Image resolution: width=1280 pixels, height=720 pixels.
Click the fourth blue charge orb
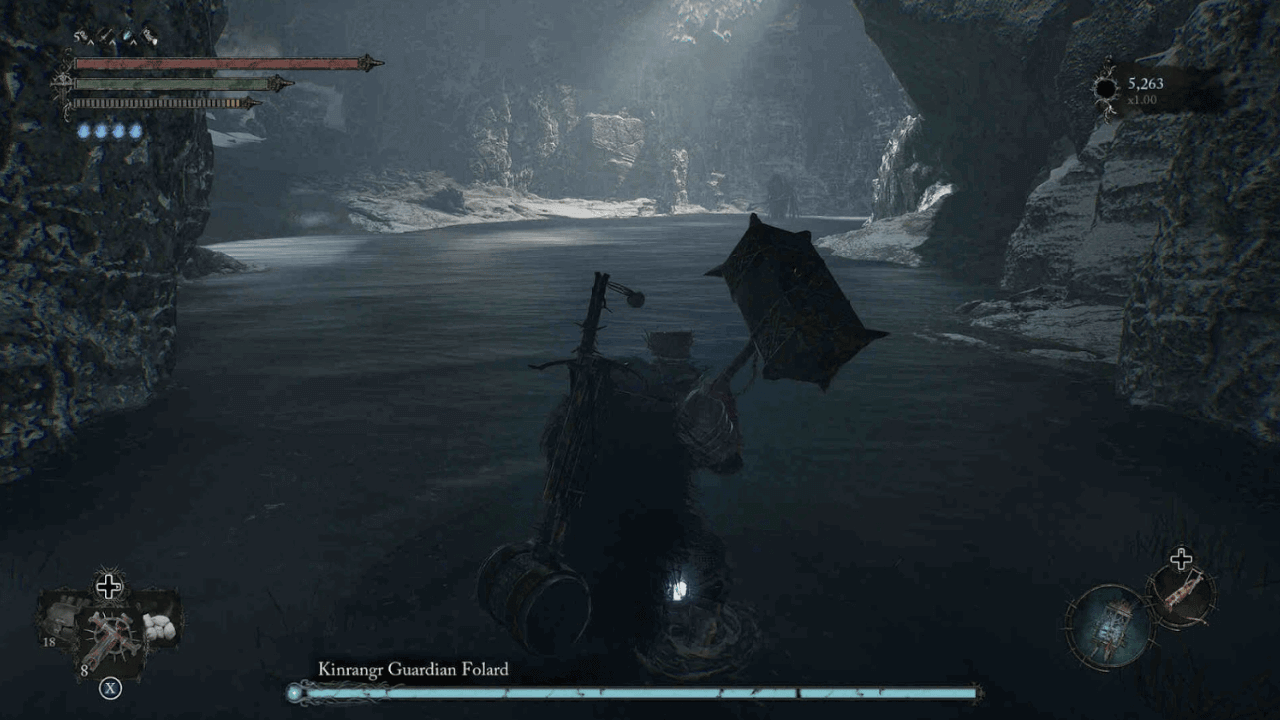click(x=136, y=130)
